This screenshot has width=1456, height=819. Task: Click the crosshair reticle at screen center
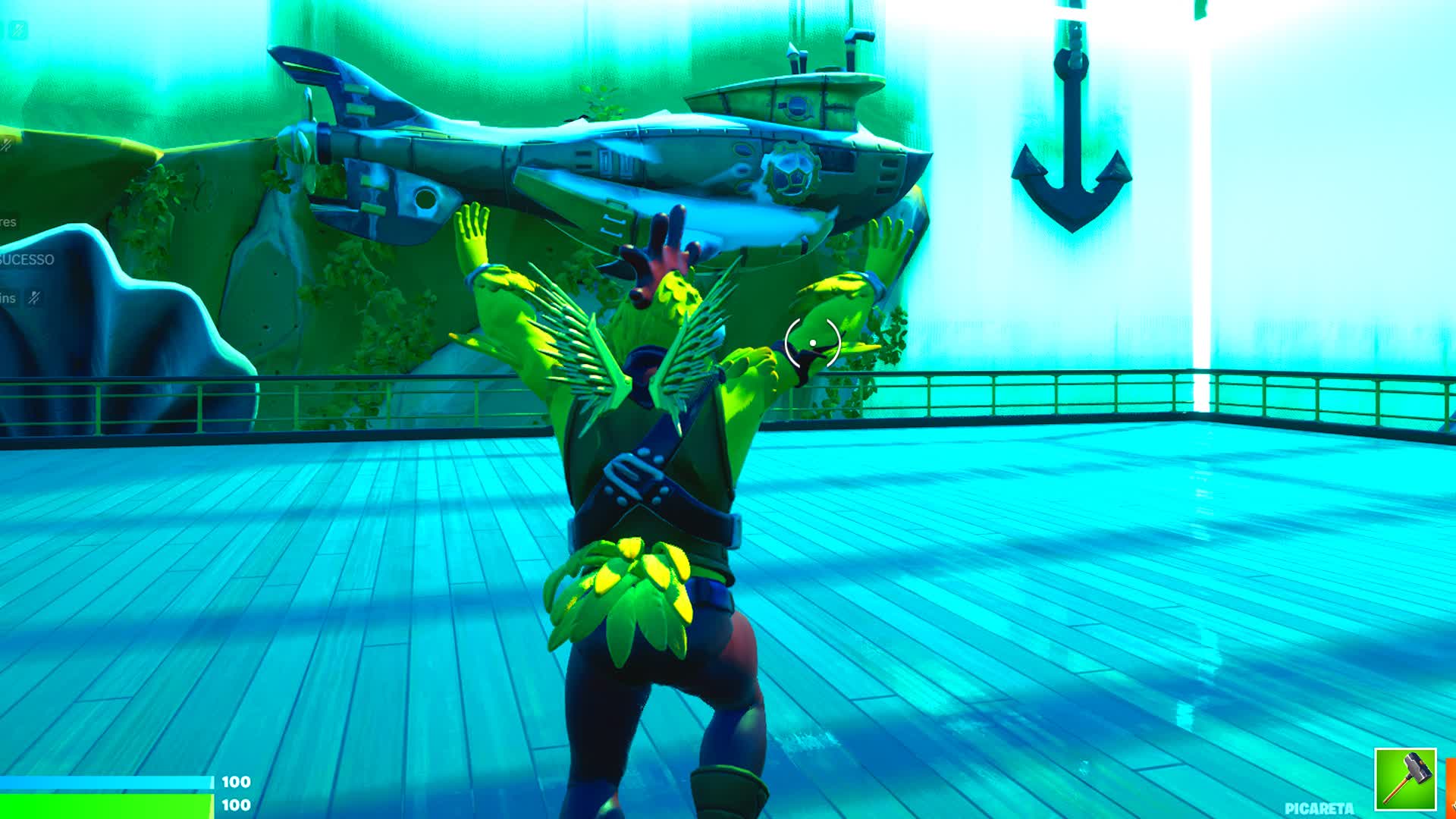tap(814, 341)
